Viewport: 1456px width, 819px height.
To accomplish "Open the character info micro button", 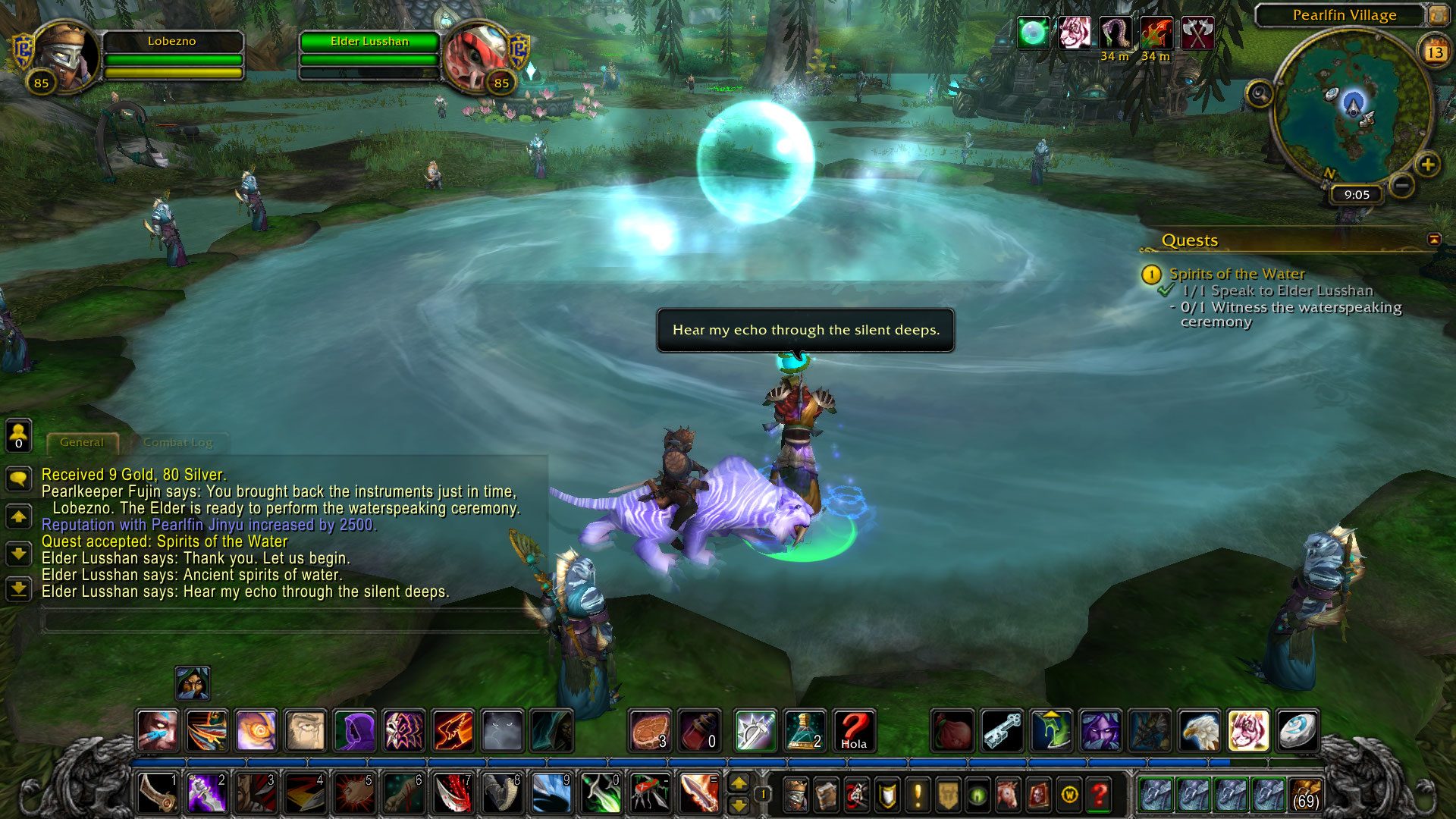I will [795, 795].
